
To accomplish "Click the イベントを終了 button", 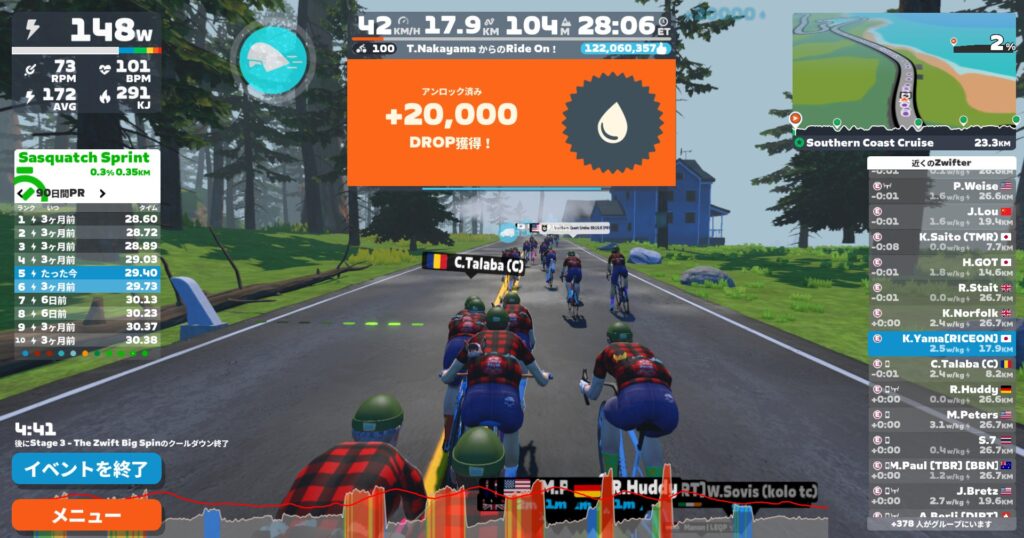I will [86, 468].
